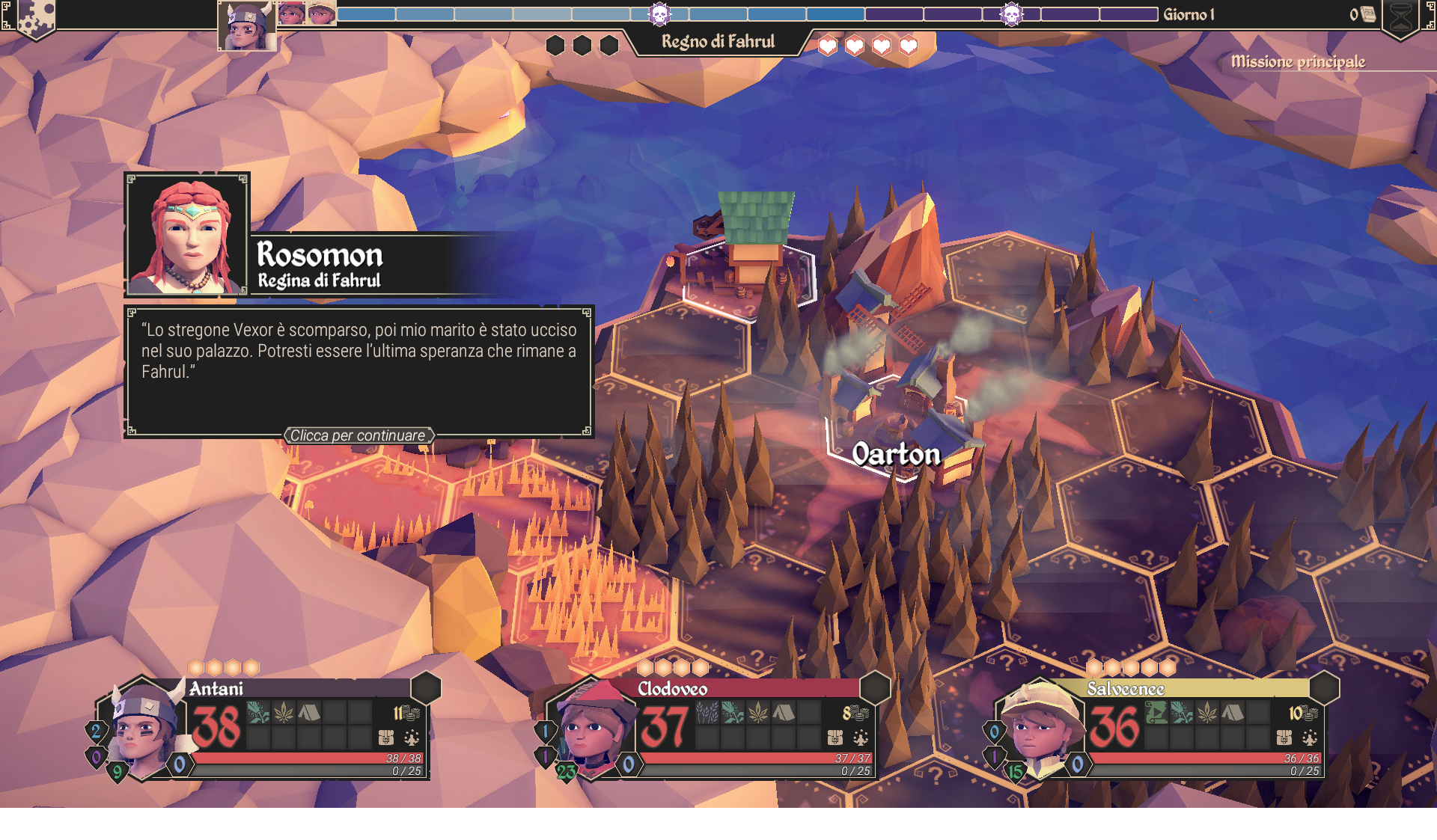Click Salveenee's gold coins counter
The width and height of the screenshot is (1437, 840).
(1302, 713)
